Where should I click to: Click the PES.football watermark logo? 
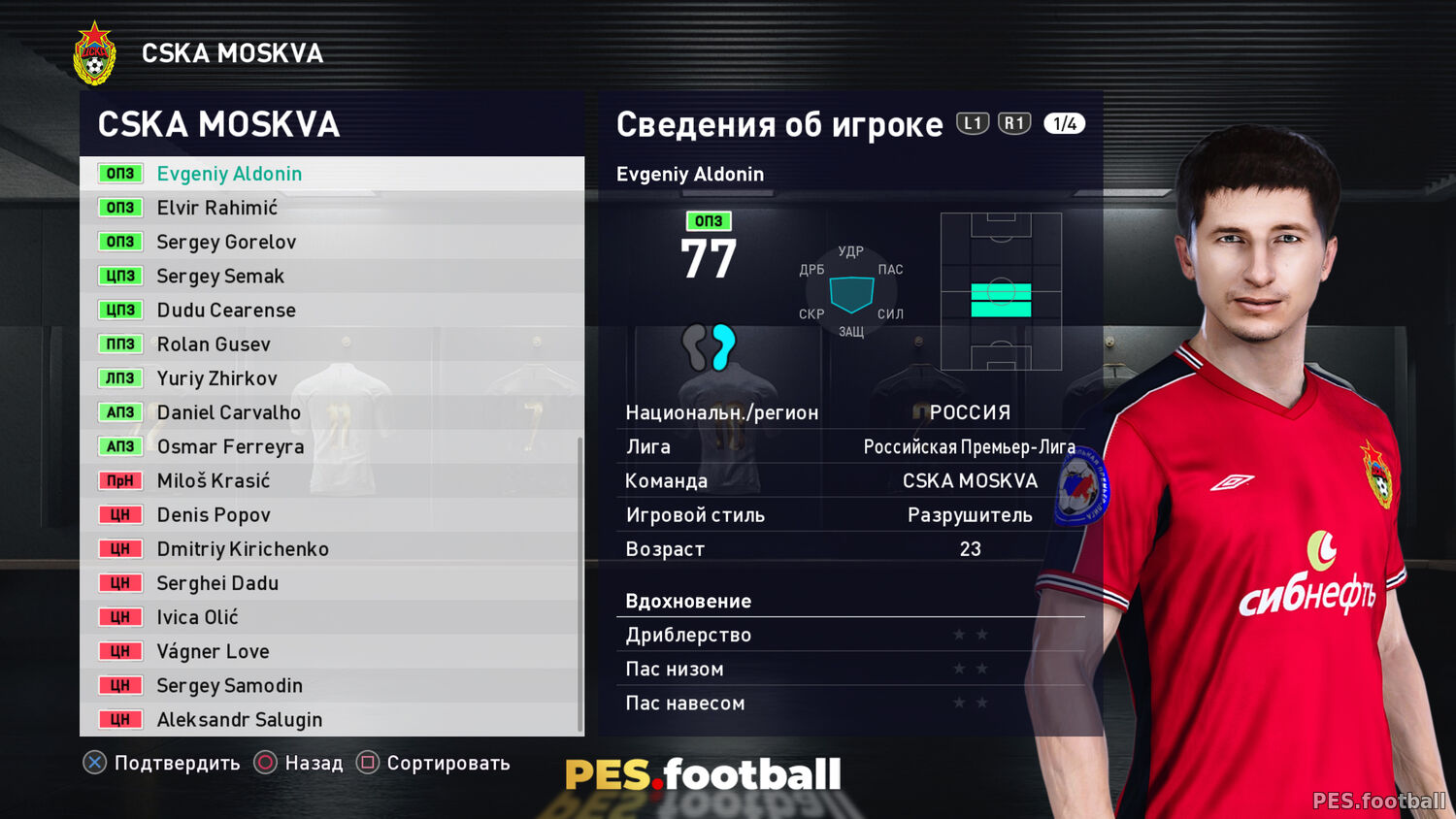[703, 774]
